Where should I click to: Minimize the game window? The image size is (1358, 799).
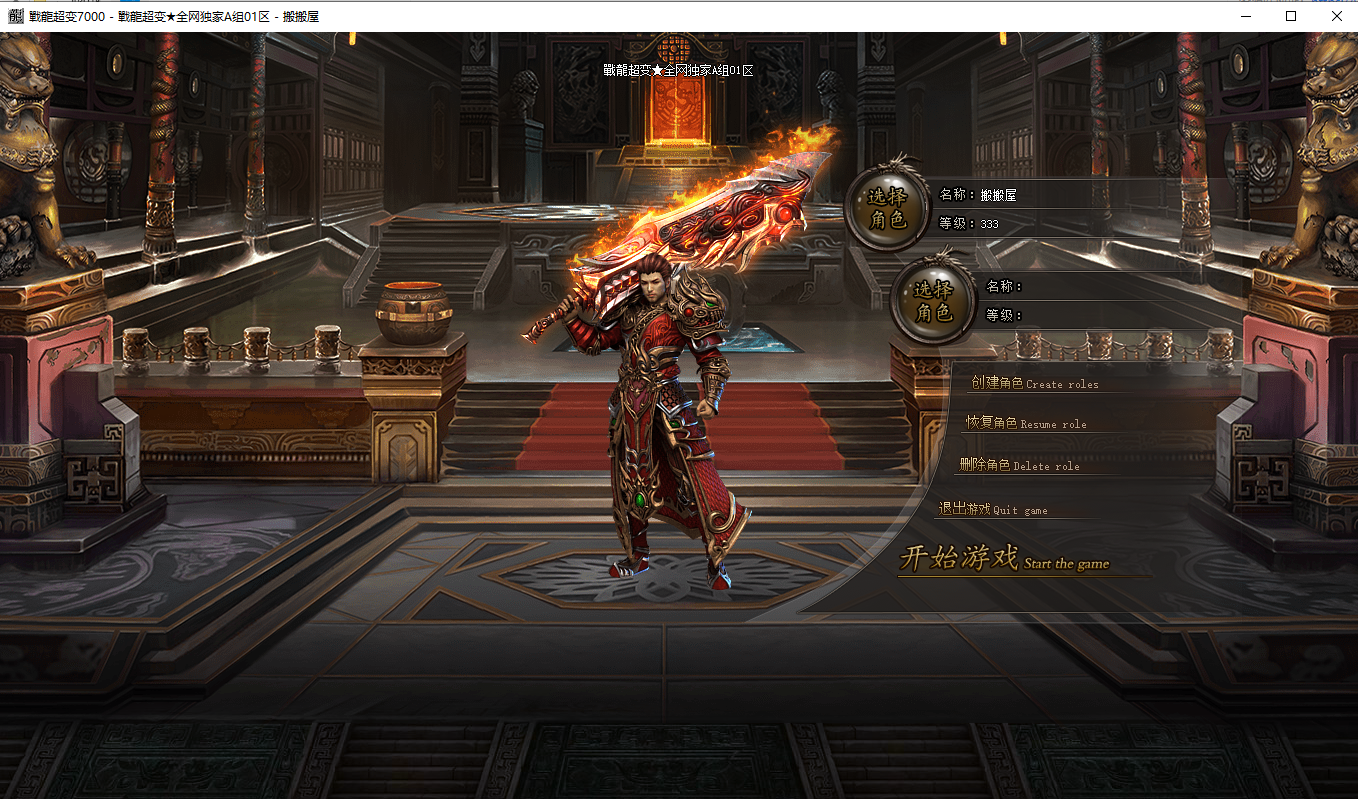tap(1245, 16)
